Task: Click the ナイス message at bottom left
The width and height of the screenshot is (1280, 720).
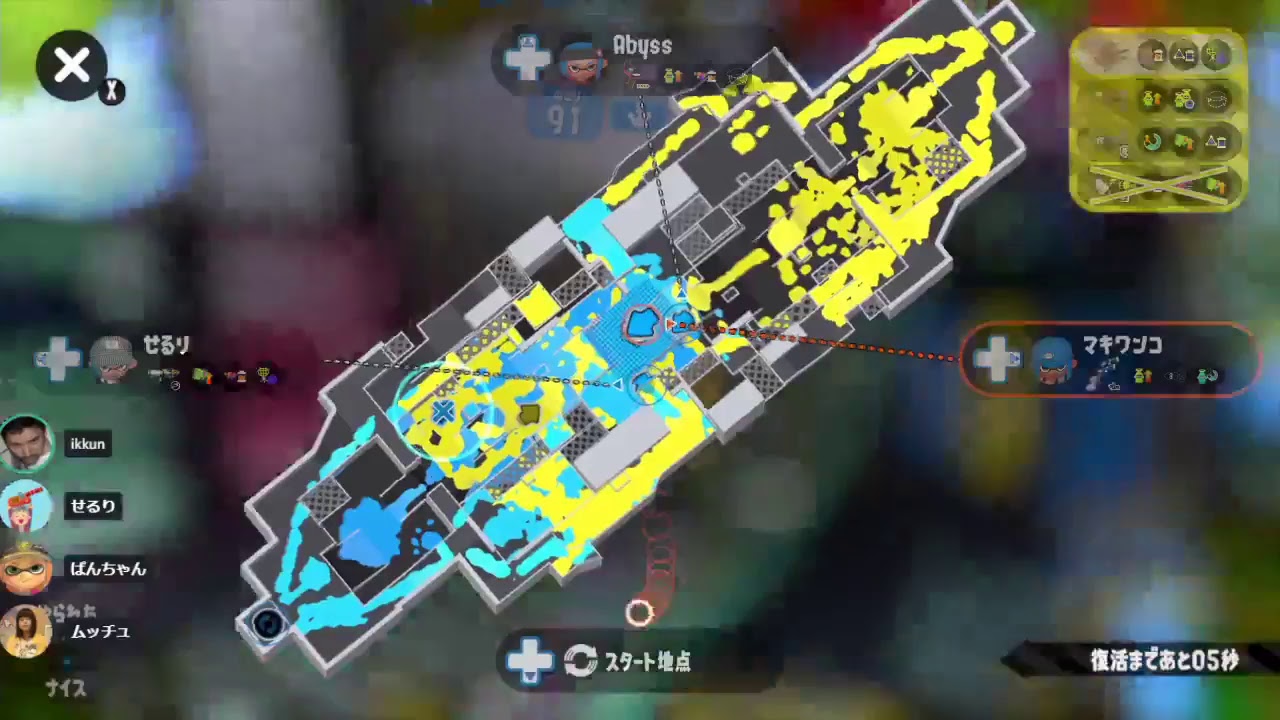Action: [x=63, y=689]
